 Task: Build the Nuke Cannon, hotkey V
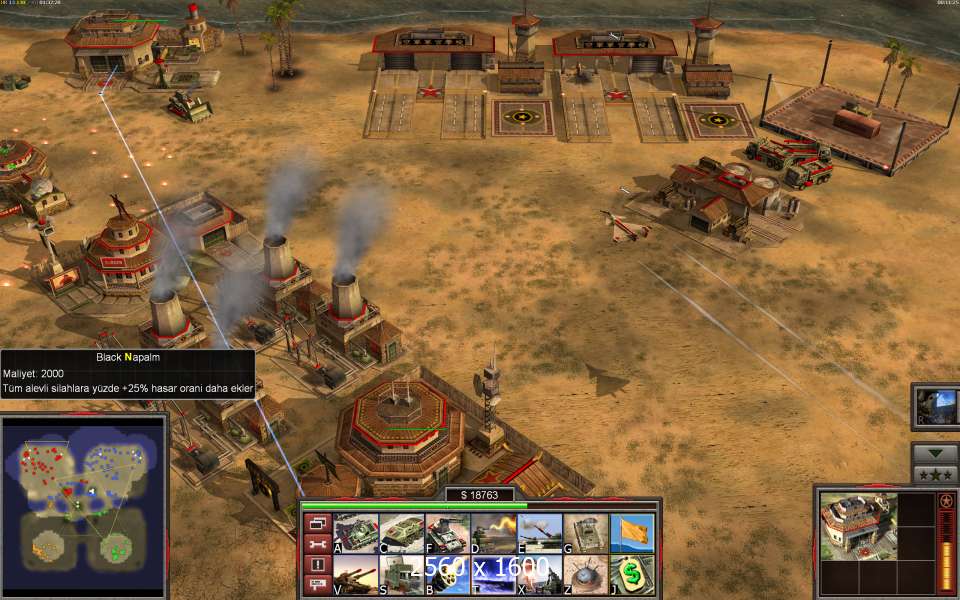pyautogui.click(x=355, y=575)
